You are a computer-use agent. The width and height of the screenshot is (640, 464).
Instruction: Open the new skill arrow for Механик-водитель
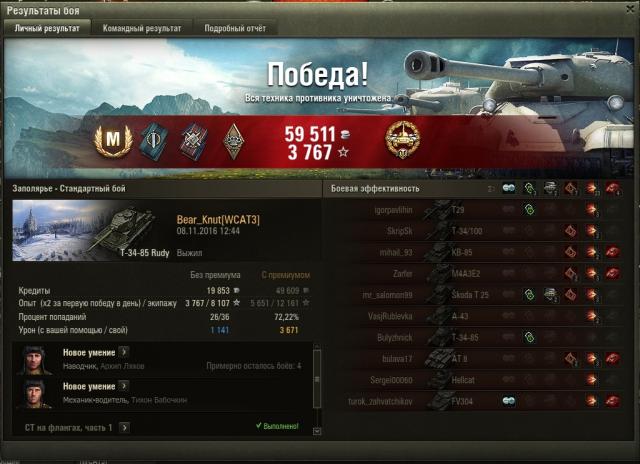pos(123,386)
